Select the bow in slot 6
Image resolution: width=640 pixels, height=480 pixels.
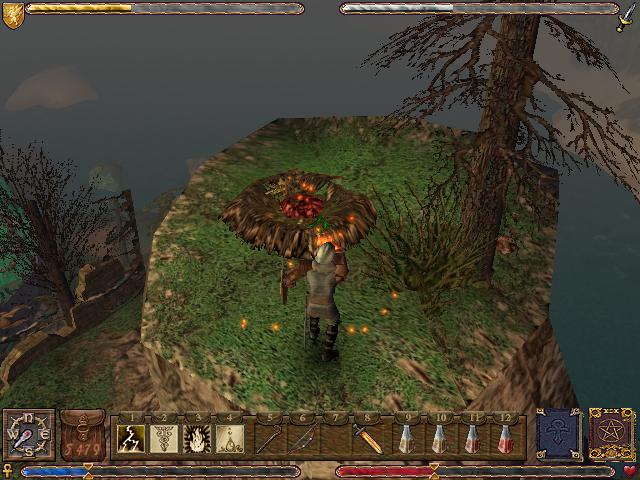(x=301, y=438)
